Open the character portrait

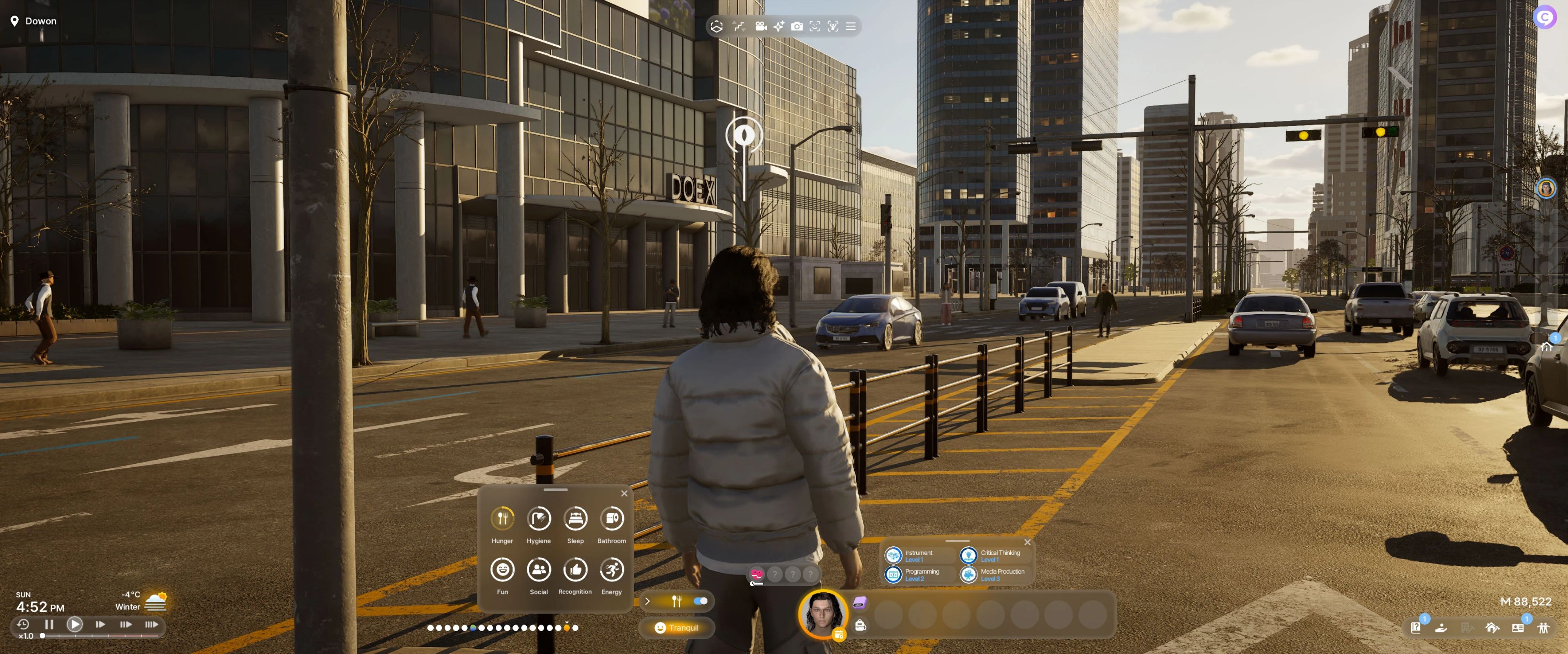tap(823, 613)
